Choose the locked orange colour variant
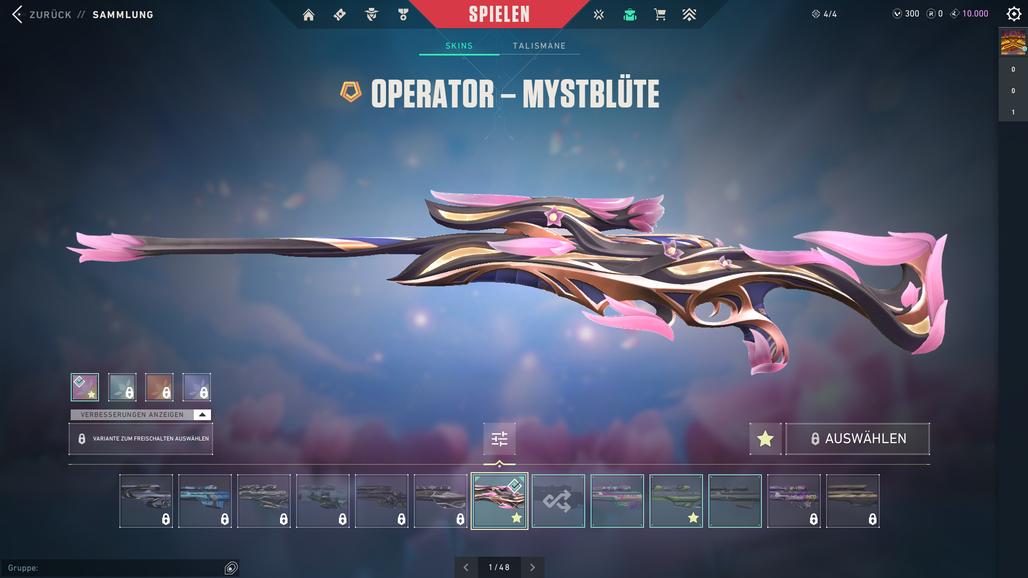1028x578 pixels. tap(159, 387)
